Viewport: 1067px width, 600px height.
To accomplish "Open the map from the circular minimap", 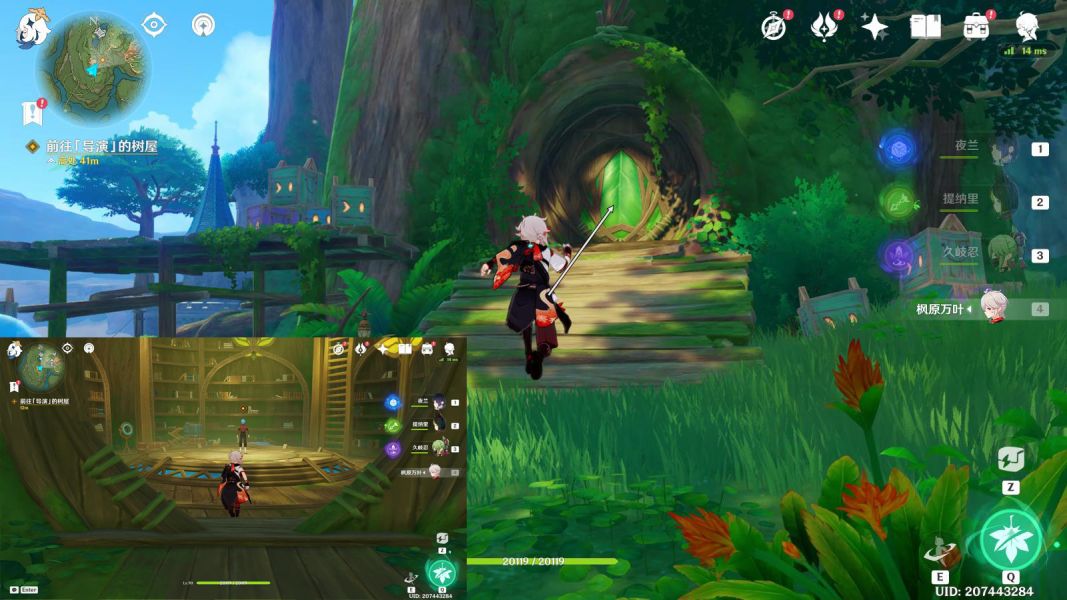I will (92, 66).
